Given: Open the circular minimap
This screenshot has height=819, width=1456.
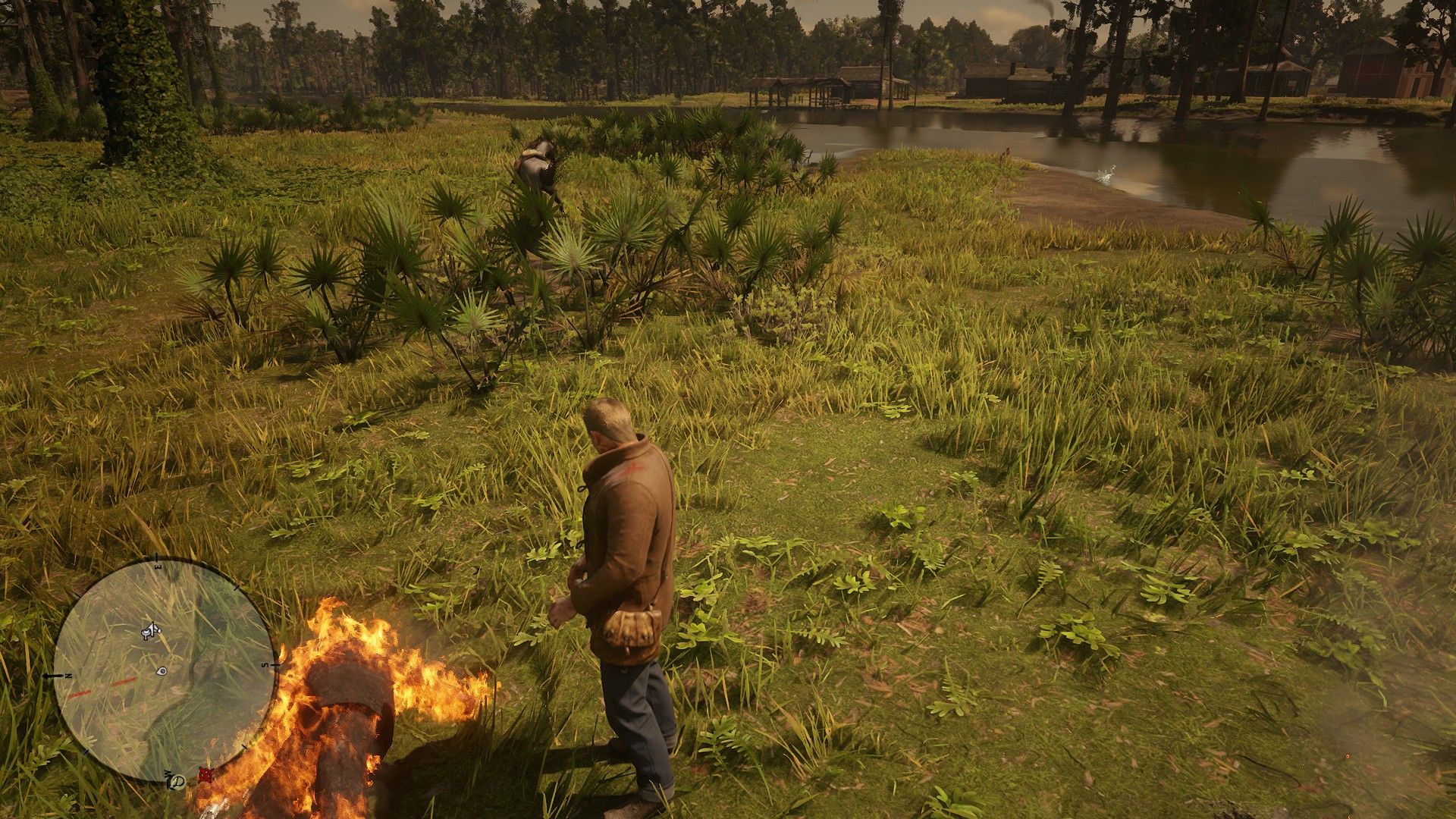Looking at the screenshot, I should point(164,672).
